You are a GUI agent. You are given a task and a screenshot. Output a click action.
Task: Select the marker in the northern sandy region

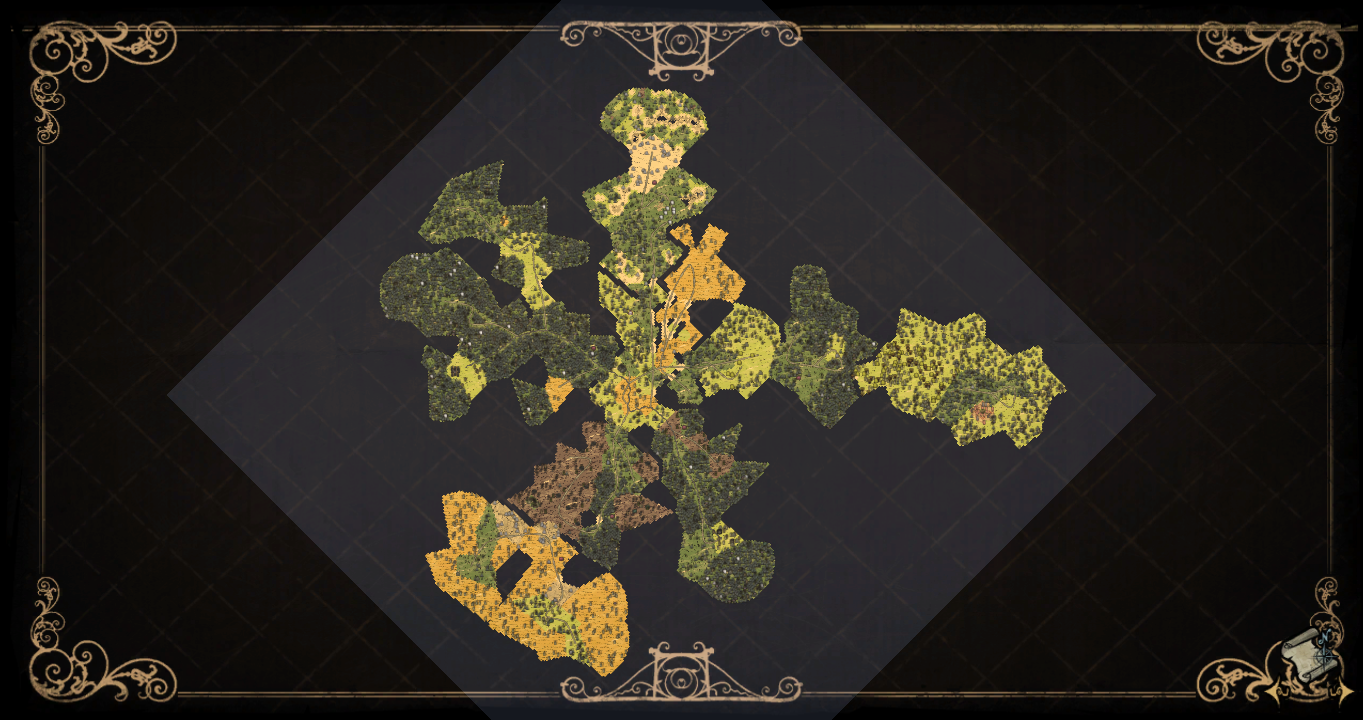click(654, 182)
